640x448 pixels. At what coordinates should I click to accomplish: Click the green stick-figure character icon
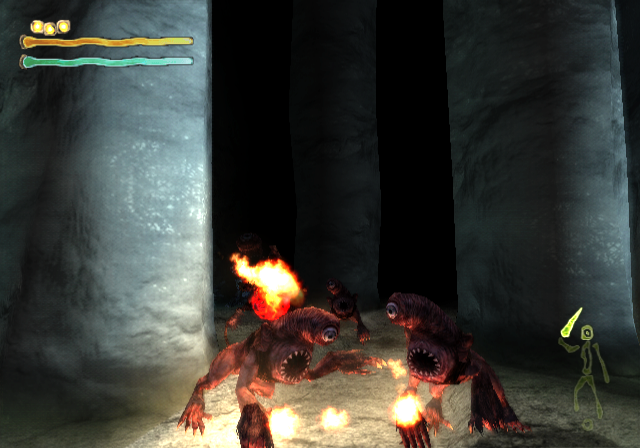click(x=588, y=367)
